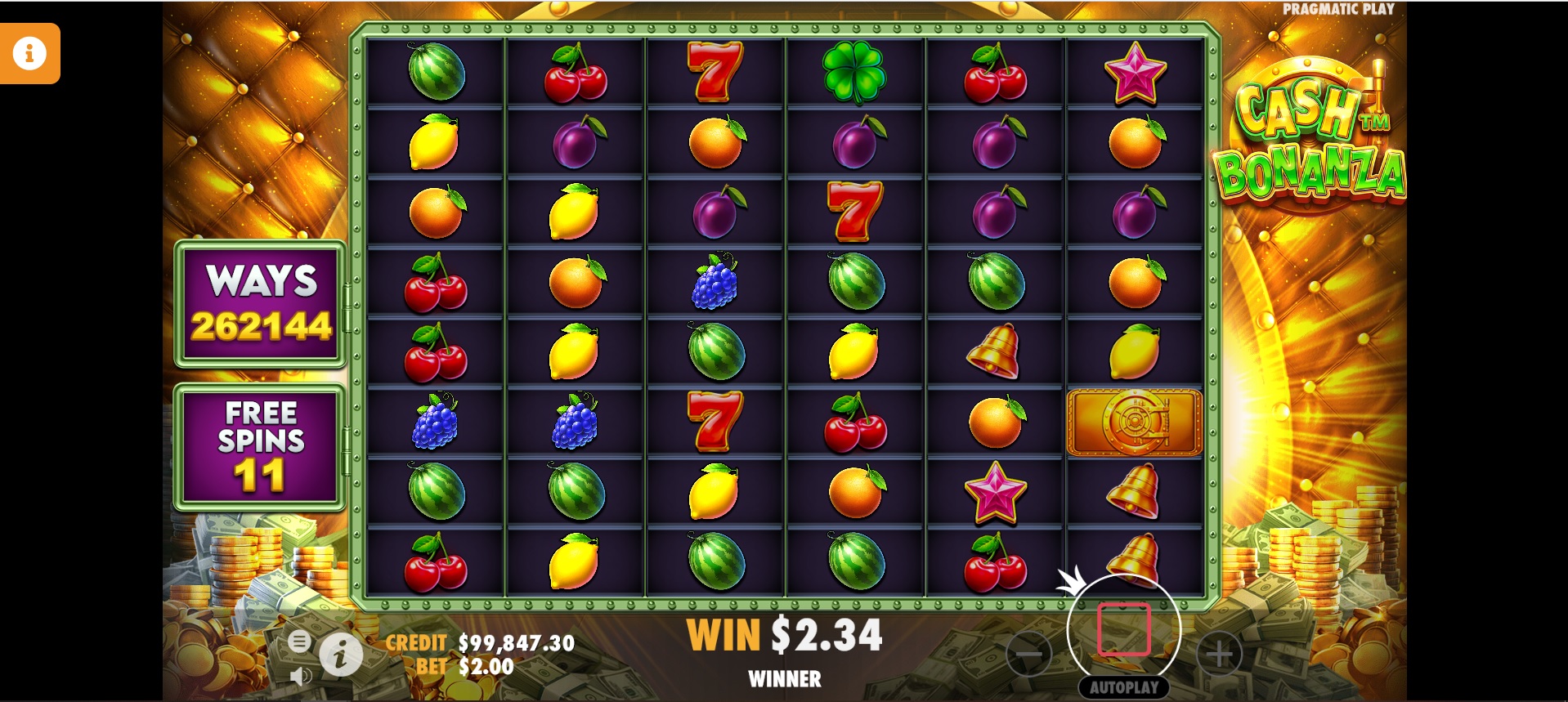Viewport: 1568px width, 702px height.
Task: Click the orange info banner in top-left corner
Action: 30,52
